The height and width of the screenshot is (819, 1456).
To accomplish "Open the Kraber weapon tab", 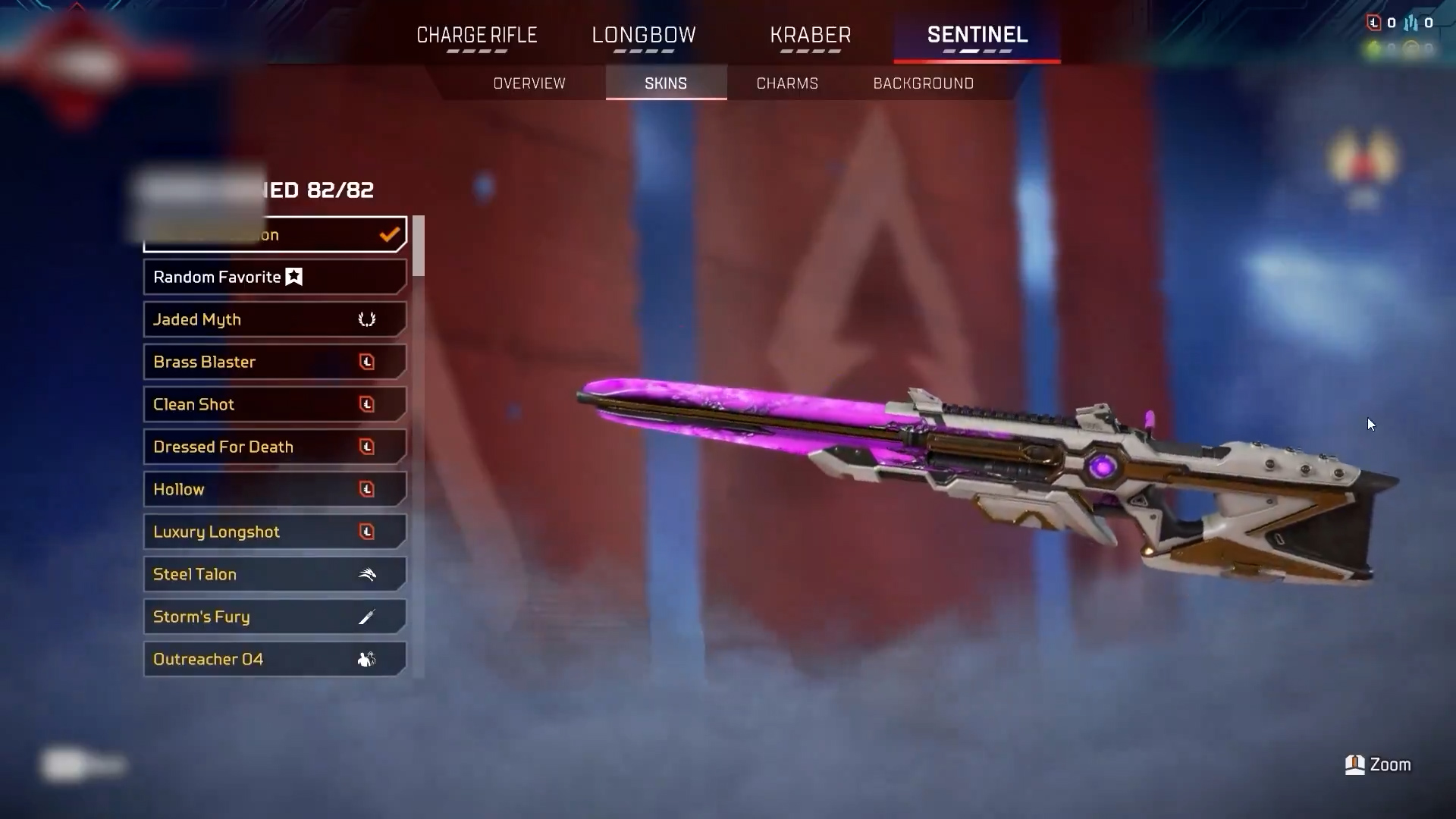I will pyautogui.click(x=810, y=36).
